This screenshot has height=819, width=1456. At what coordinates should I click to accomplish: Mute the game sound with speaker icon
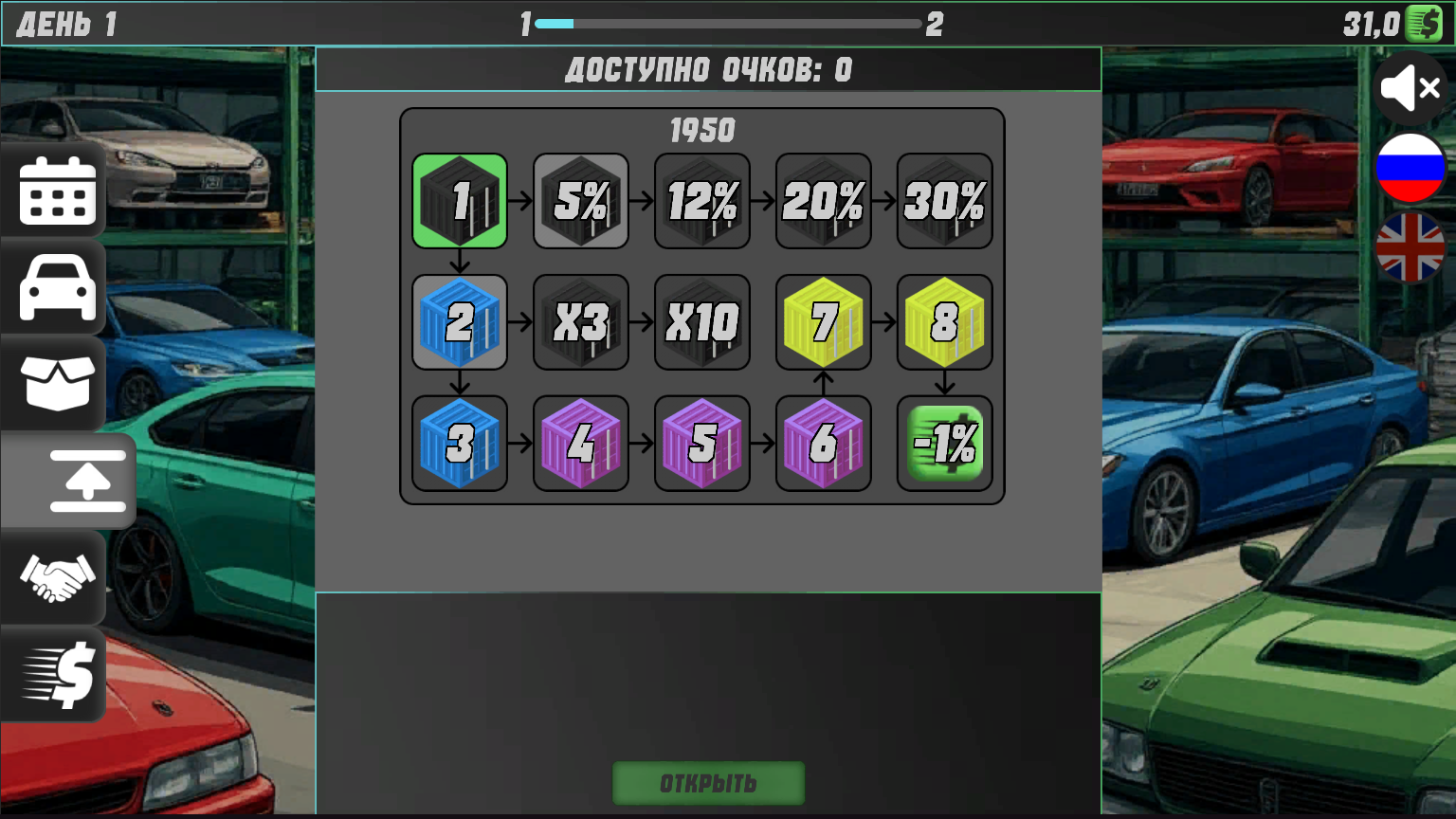[x=1410, y=88]
